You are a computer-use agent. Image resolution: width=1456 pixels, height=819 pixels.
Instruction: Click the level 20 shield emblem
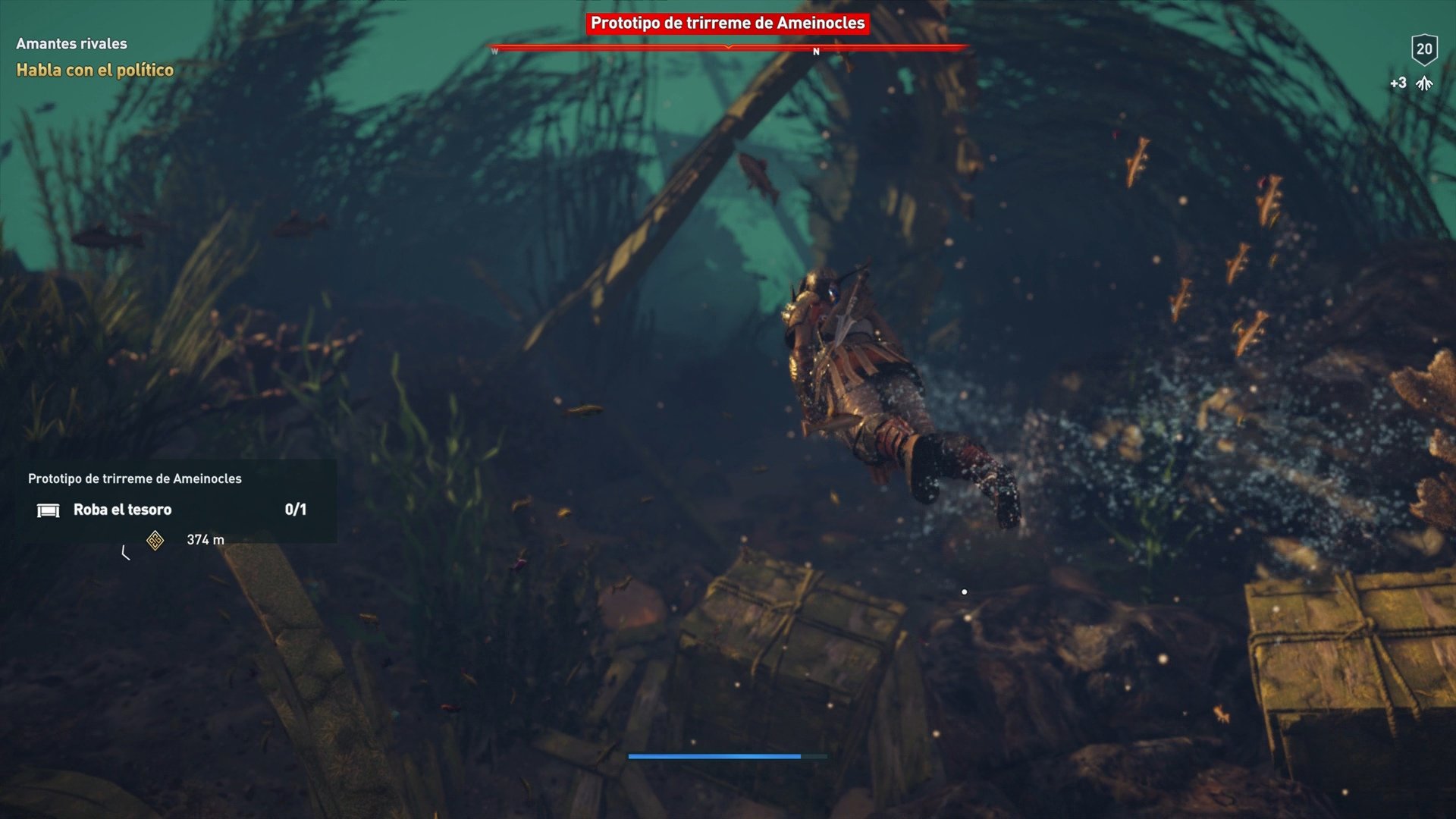click(x=1425, y=50)
